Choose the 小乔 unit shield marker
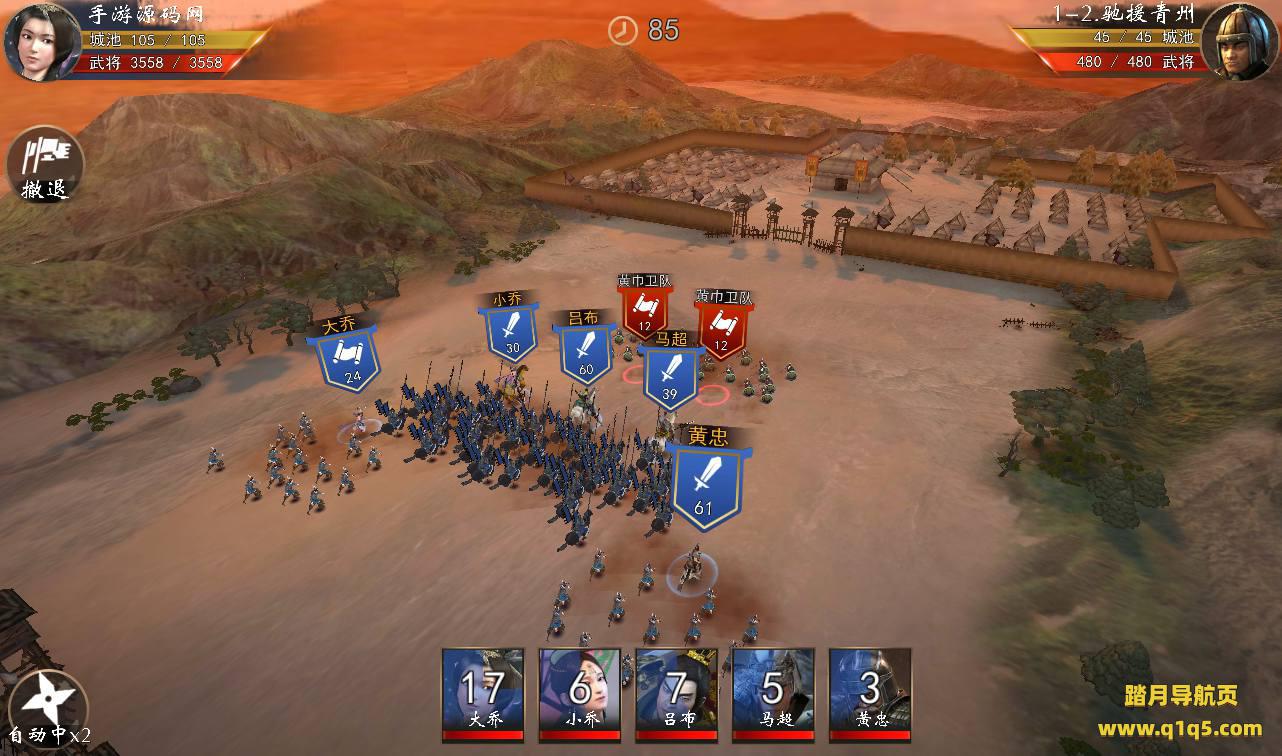 pyautogui.click(x=511, y=332)
